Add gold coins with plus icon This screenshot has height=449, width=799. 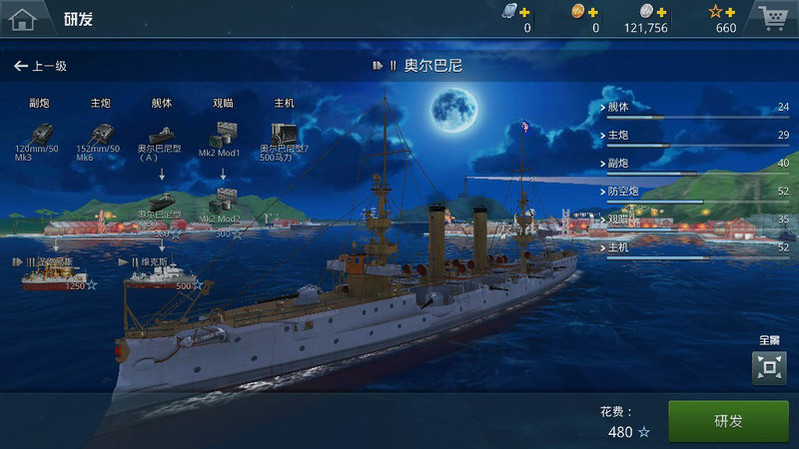(x=593, y=12)
